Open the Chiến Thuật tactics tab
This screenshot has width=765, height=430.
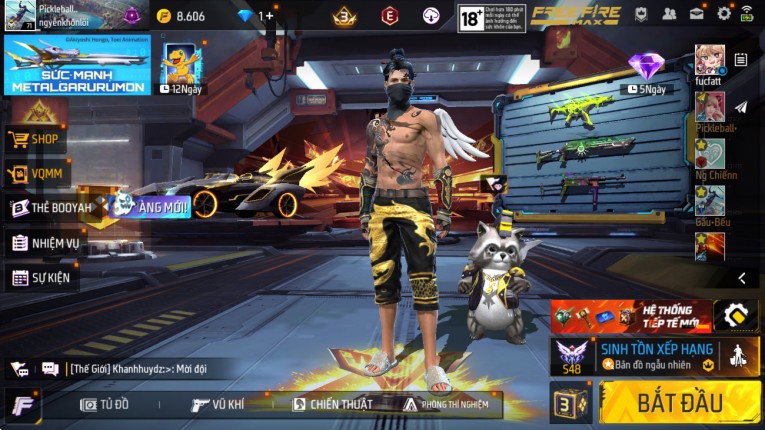(x=333, y=404)
